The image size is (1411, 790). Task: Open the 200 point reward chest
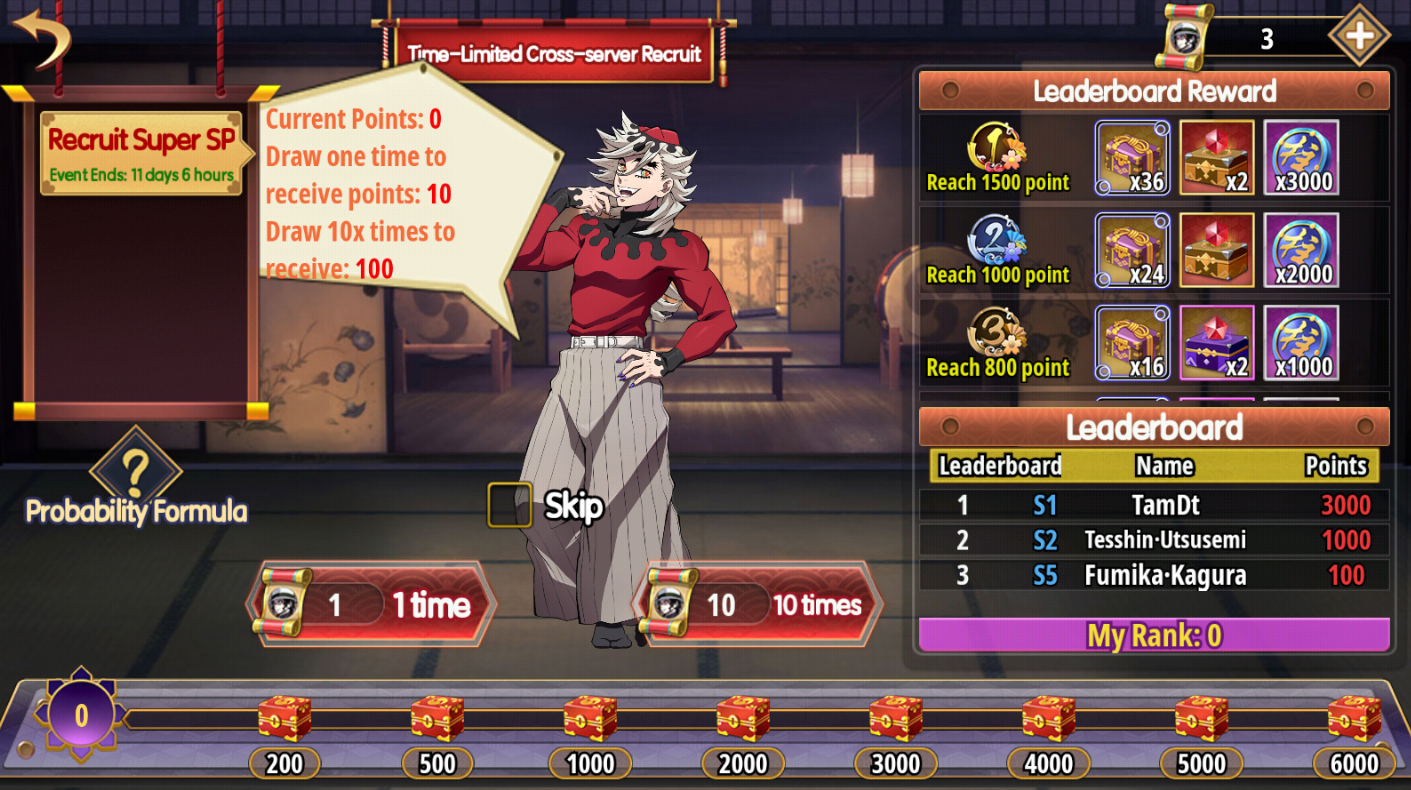click(x=285, y=718)
